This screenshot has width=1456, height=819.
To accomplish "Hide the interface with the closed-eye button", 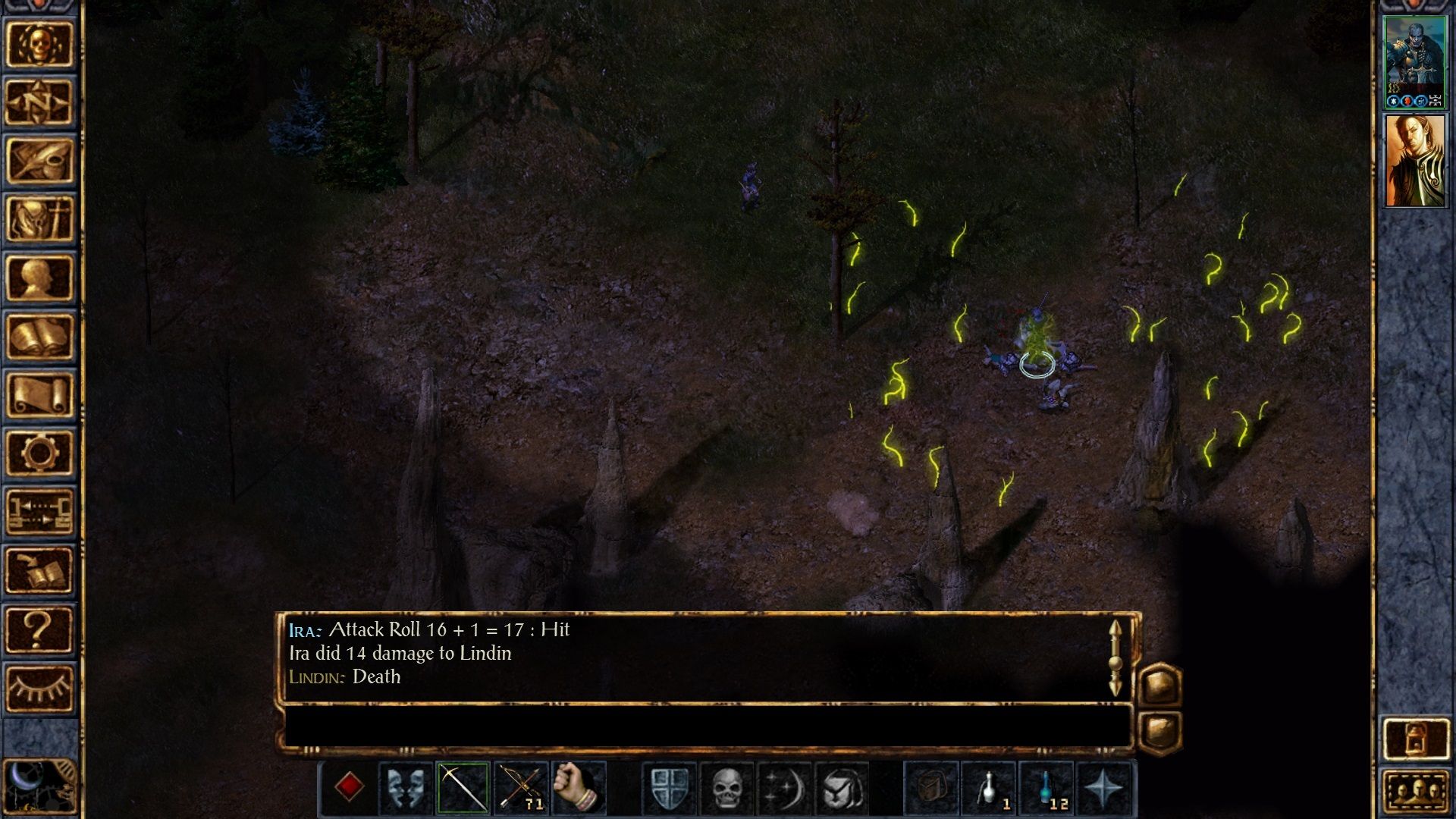I will [x=39, y=689].
